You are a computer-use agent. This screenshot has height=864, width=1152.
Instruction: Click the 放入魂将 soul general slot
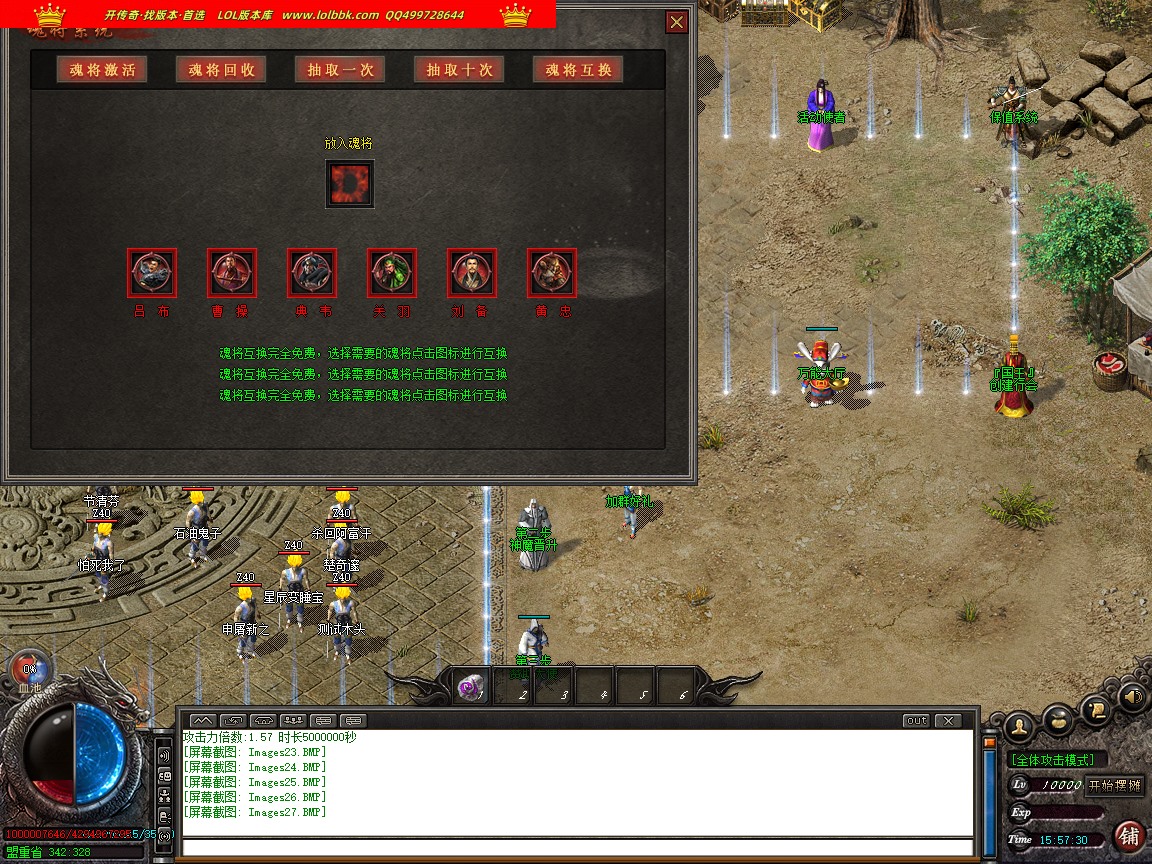(x=350, y=184)
